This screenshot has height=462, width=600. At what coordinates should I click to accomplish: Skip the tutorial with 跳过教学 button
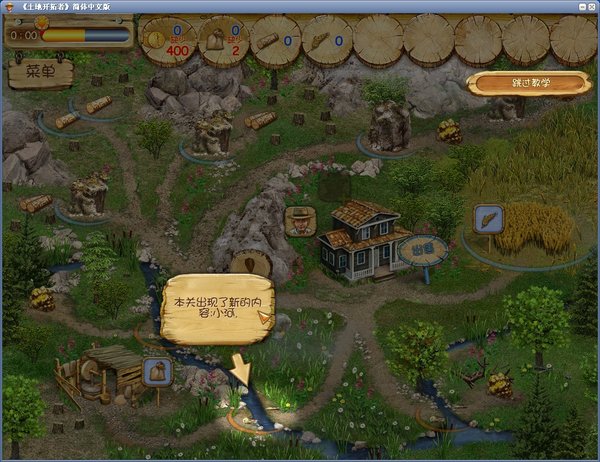coord(528,82)
